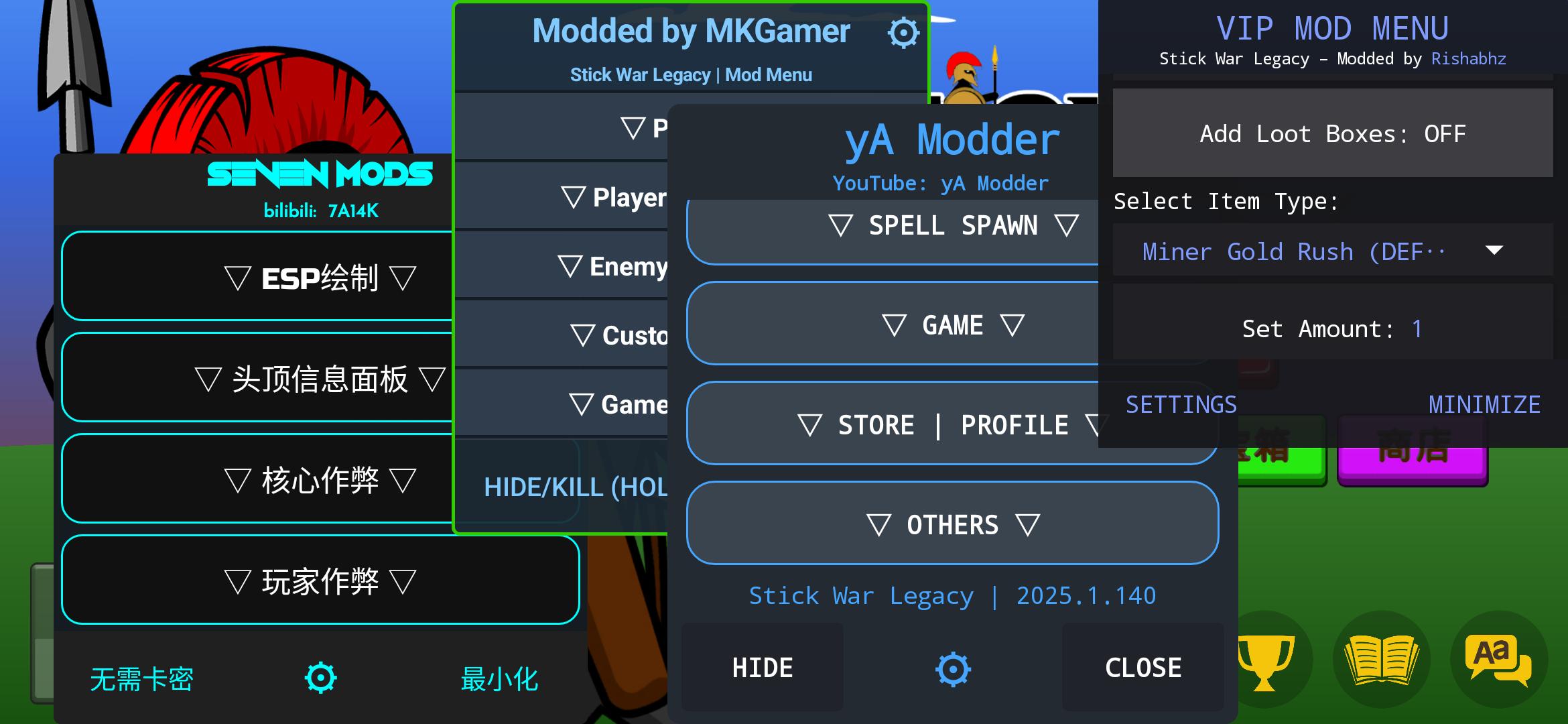Expand the OTHERS section
The image size is (1568, 724).
click(x=952, y=524)
